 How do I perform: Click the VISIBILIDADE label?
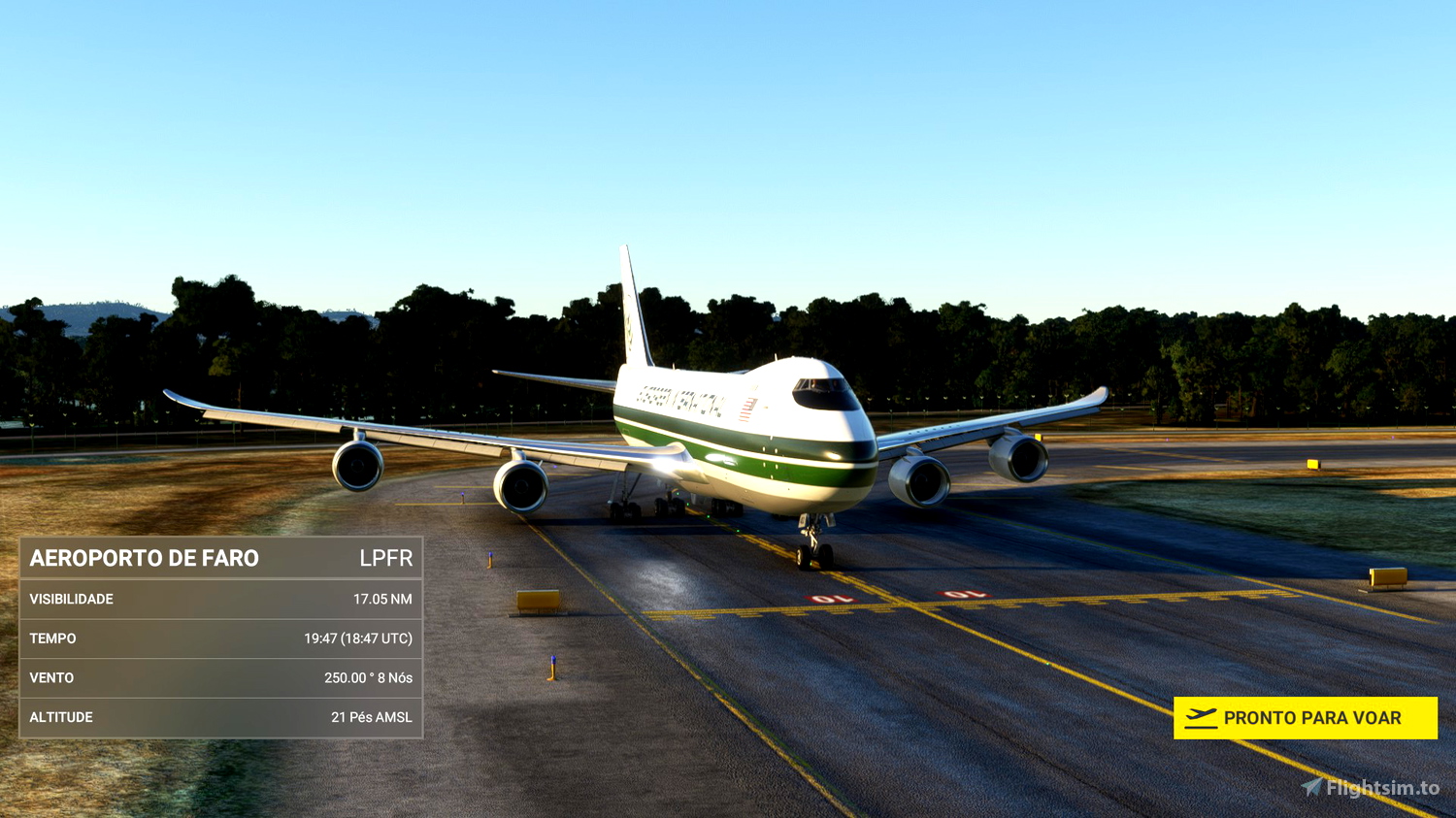[73, 599]
